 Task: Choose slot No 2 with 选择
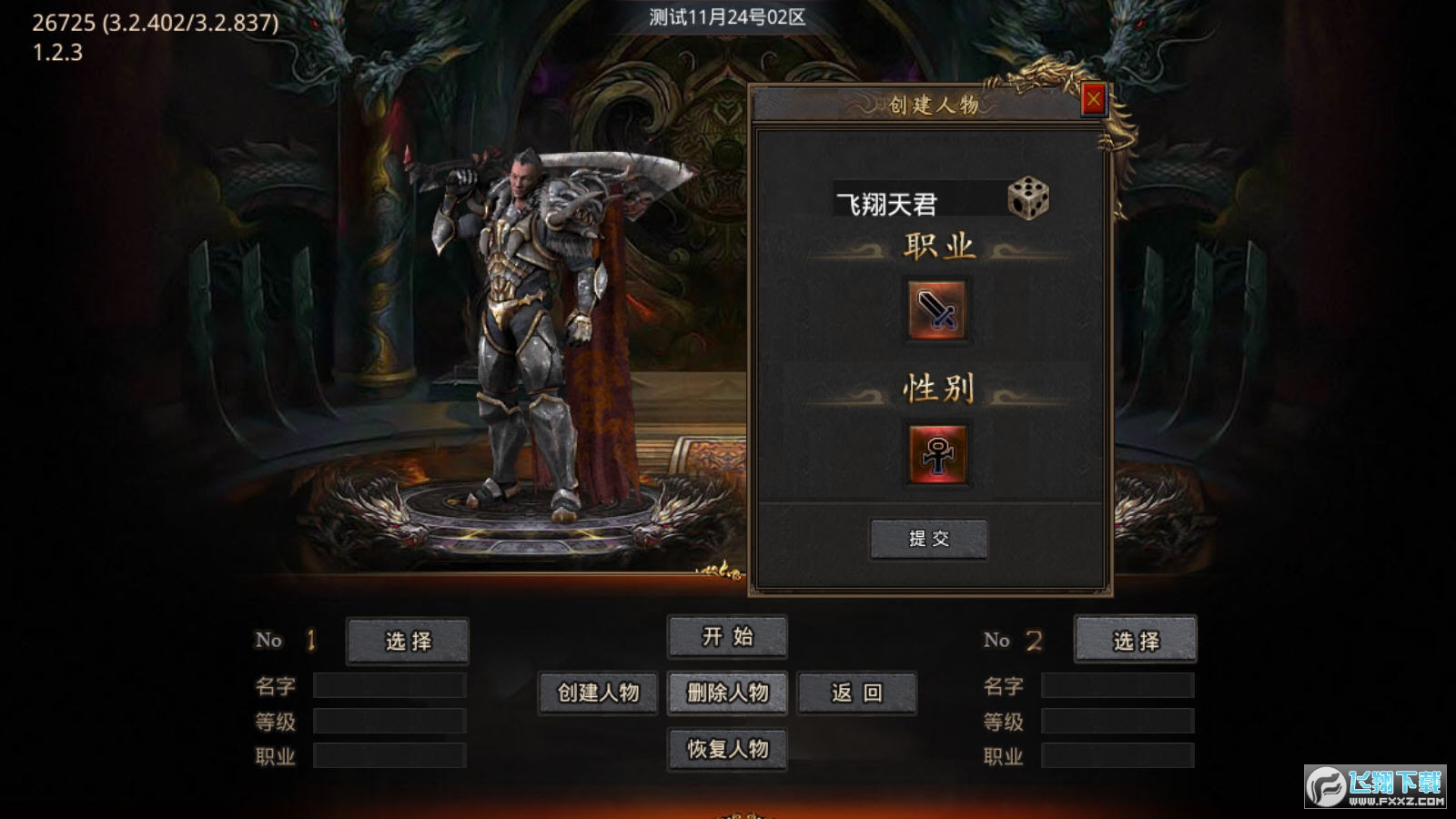(x=1136, y=641)
